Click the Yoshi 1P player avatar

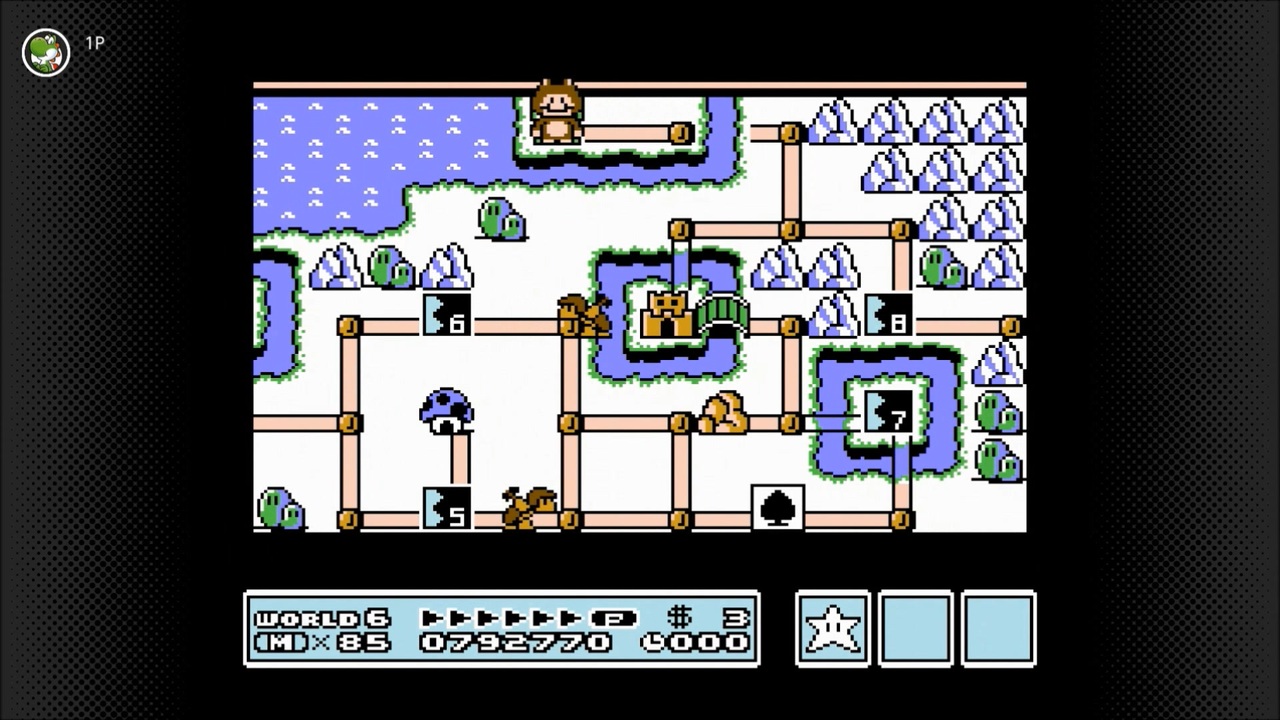[x=45, y=52]
